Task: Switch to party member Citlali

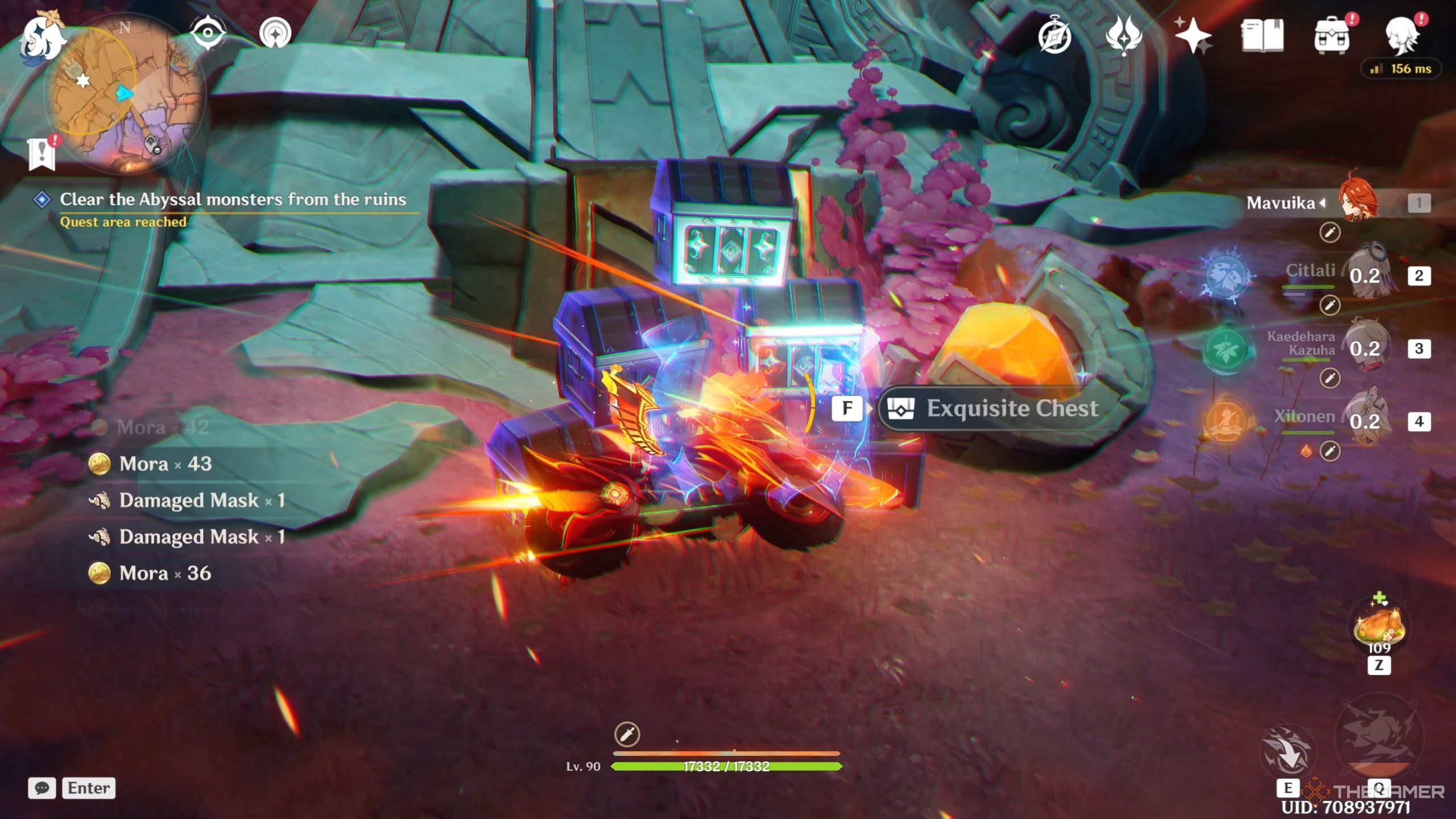Action: click(1365, 276)
